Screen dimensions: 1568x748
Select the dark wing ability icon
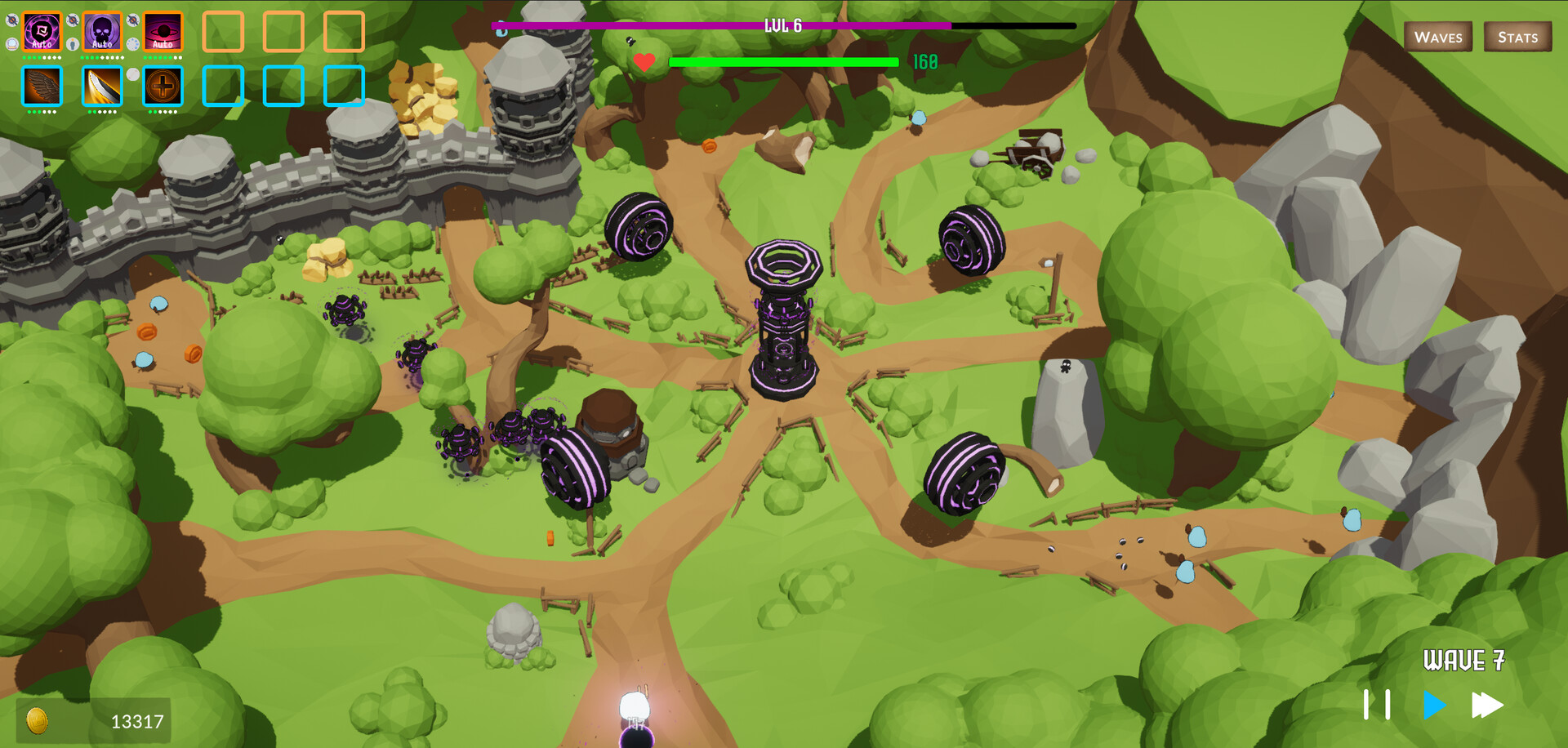42,86
